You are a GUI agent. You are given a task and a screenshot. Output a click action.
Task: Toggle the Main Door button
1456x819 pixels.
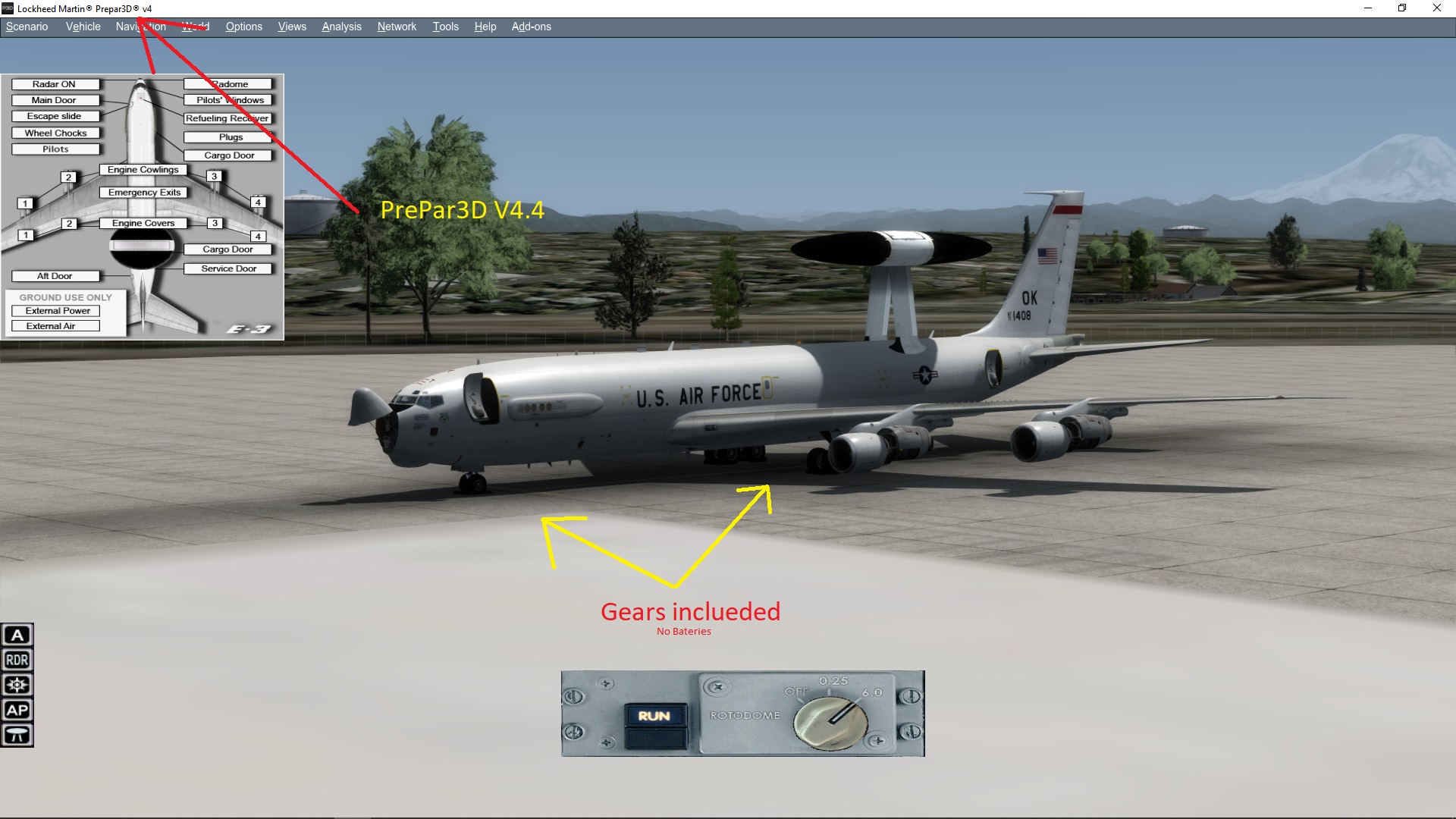tap(55, 100)
